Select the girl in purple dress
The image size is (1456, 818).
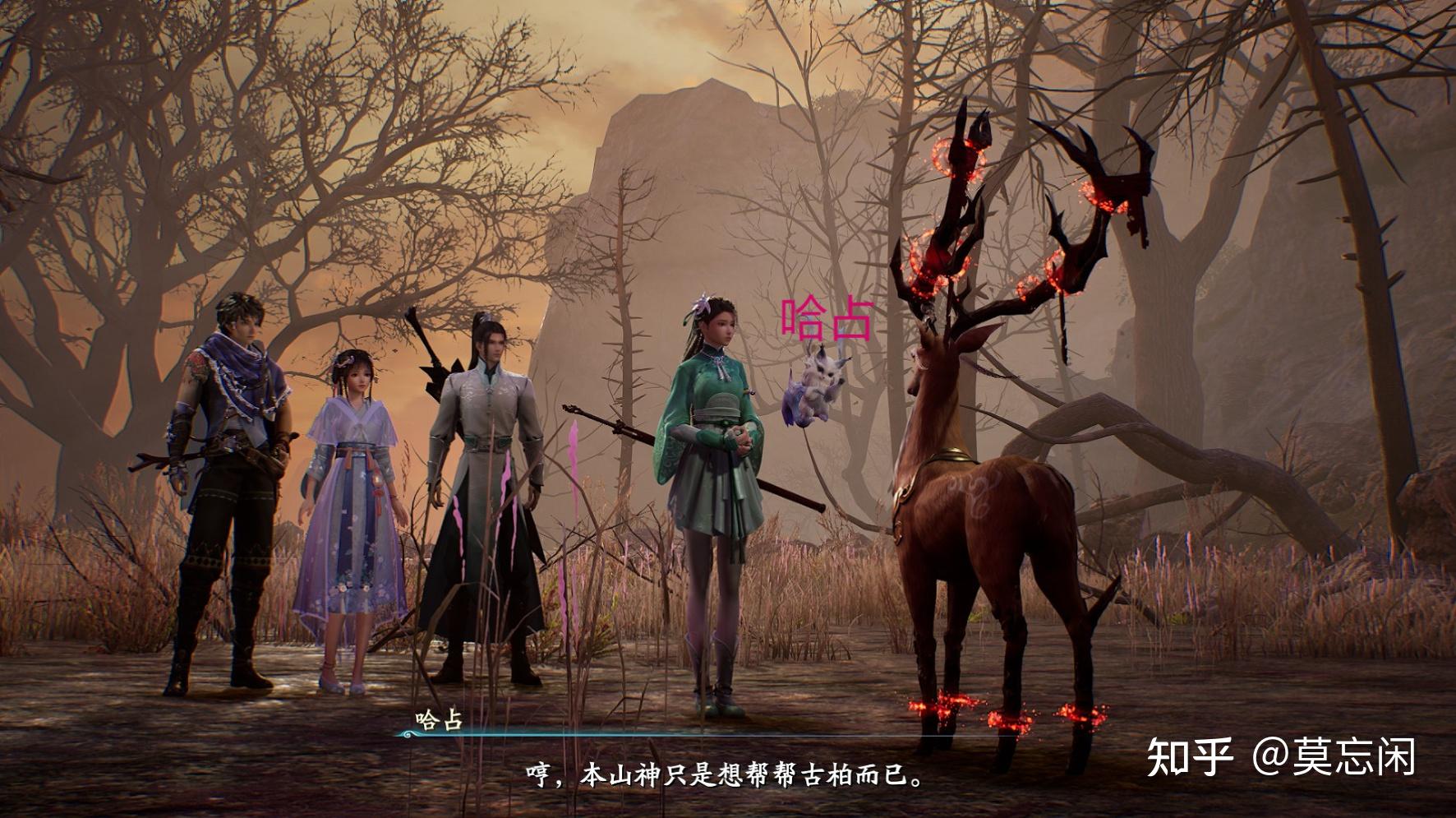(x=355, y=493)
